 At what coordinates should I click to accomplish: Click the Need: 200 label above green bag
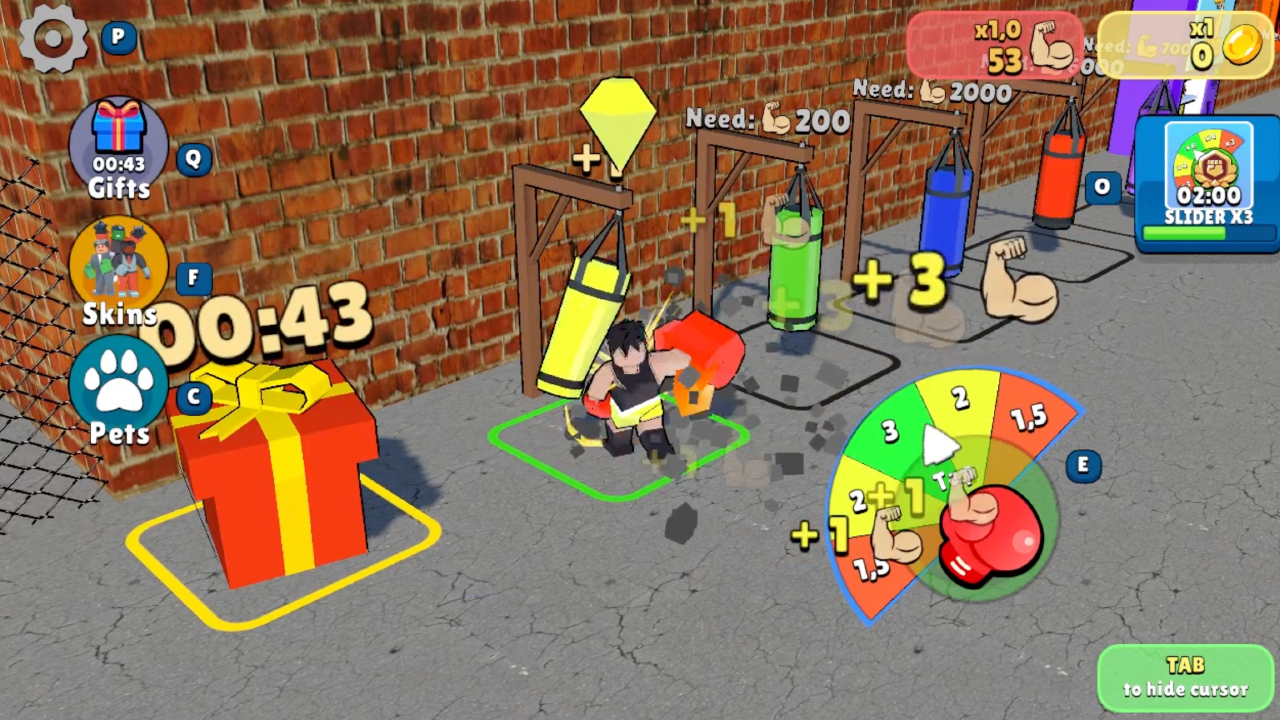pos(767,120)
